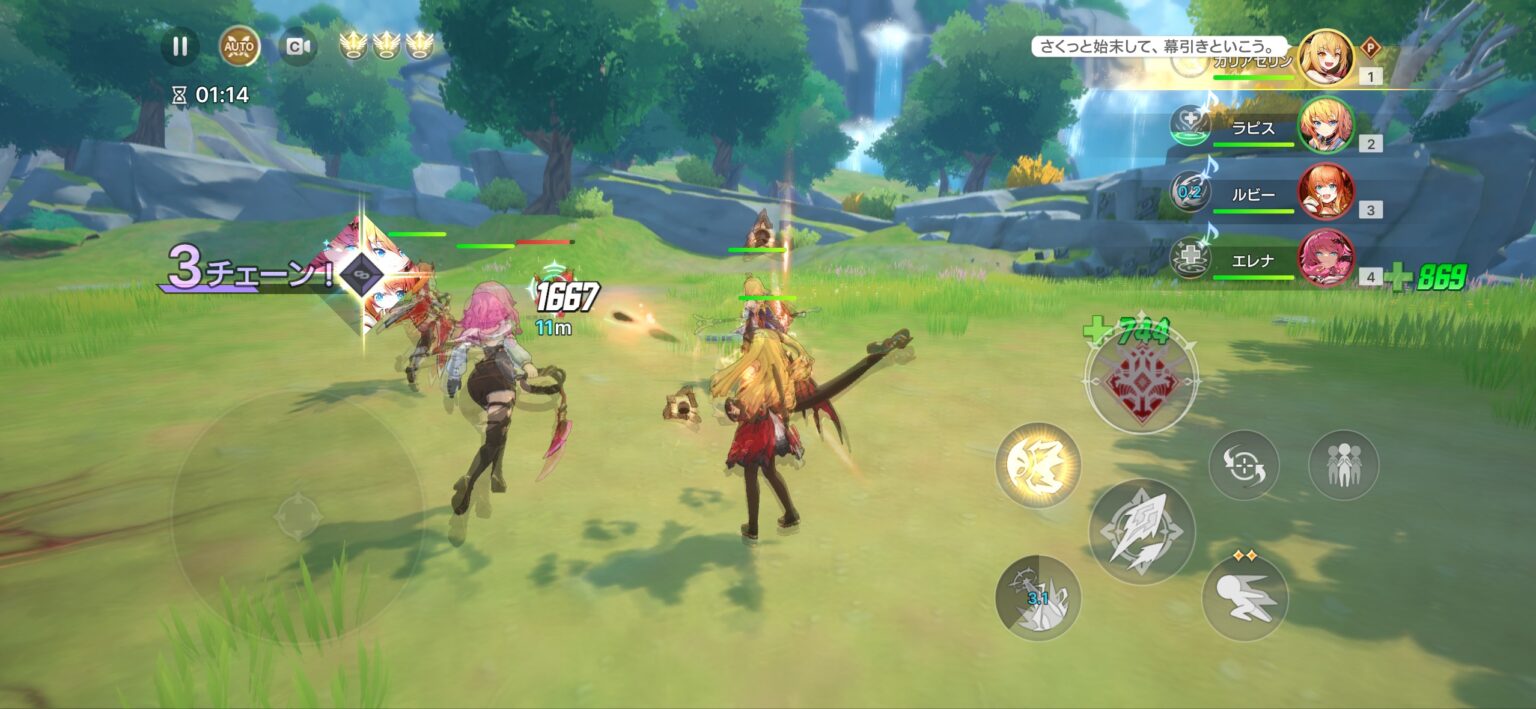
Task: Toggle the AUTO battle mode
Action: coord(239,46)
